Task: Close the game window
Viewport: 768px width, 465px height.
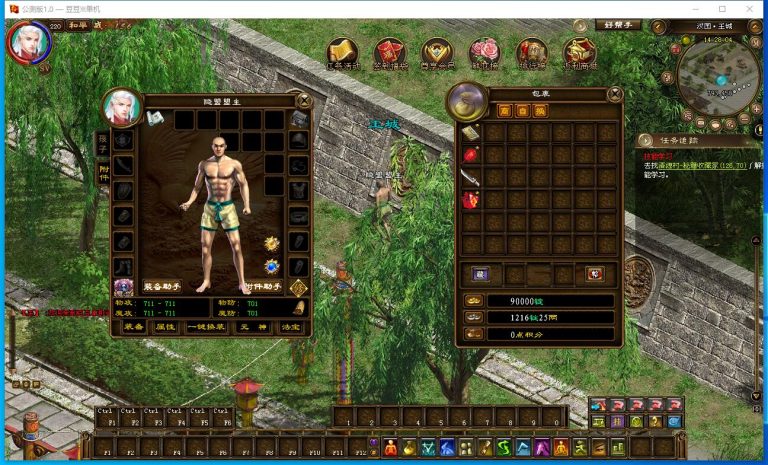Action: pos(750,7)
